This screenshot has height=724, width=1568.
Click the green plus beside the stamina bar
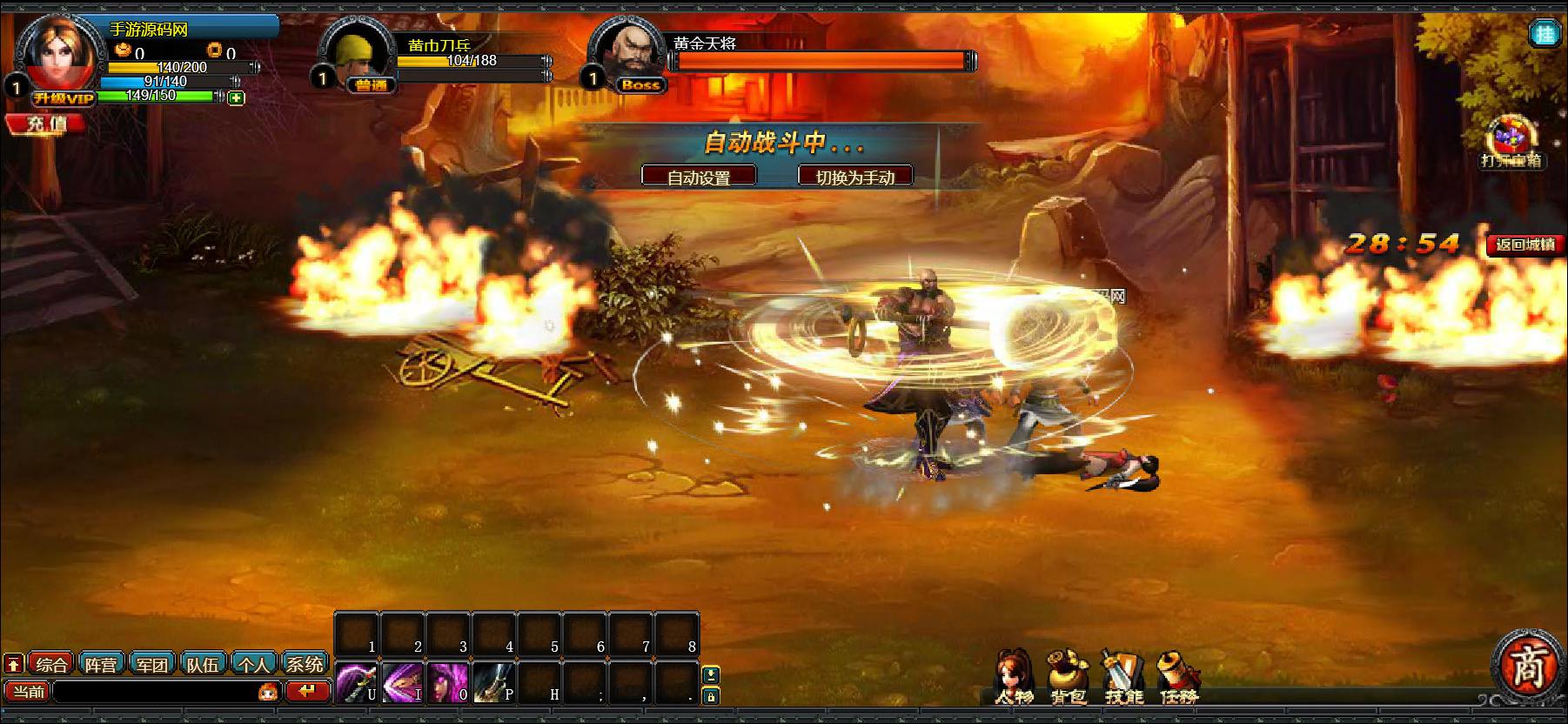click(236, 98)
